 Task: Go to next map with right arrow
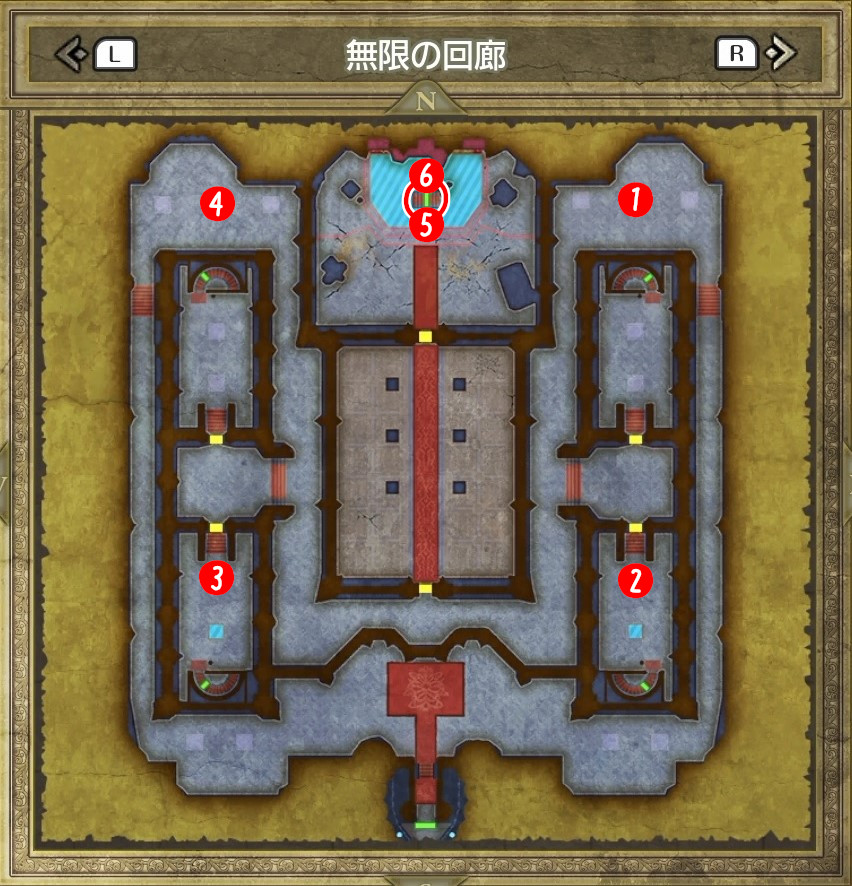780,53
